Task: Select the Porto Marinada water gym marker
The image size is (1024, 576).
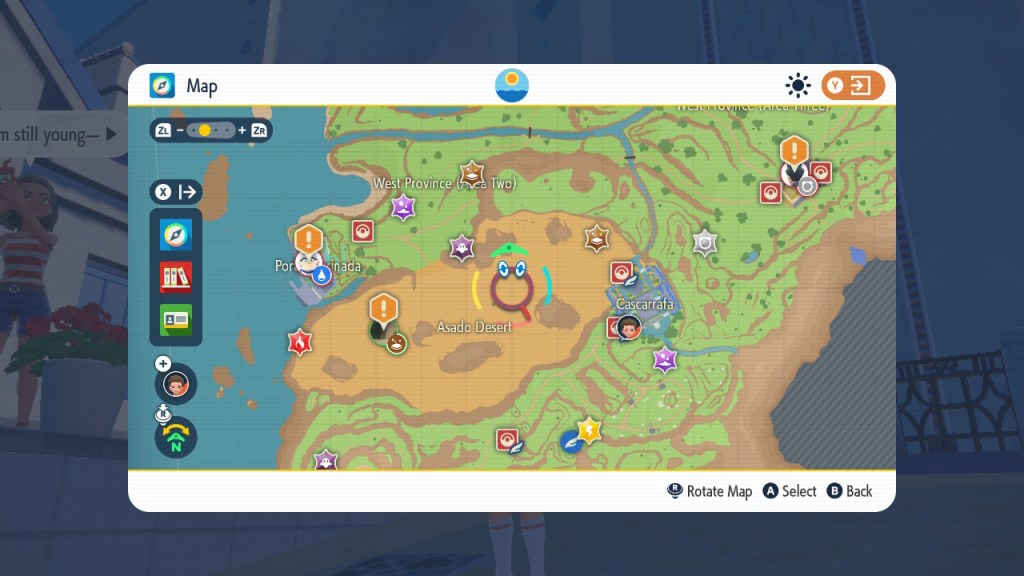Action: coord(321,275)
